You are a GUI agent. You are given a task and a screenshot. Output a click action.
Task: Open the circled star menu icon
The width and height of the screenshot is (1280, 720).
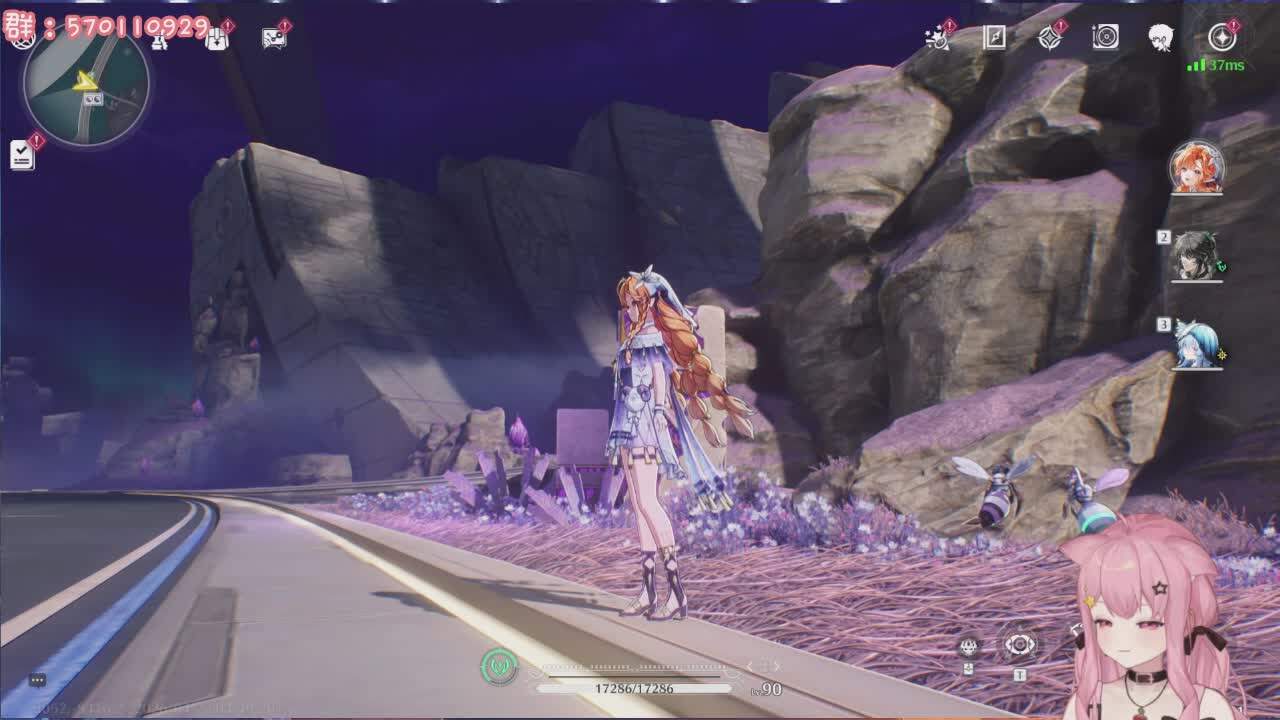(1222, 37)
